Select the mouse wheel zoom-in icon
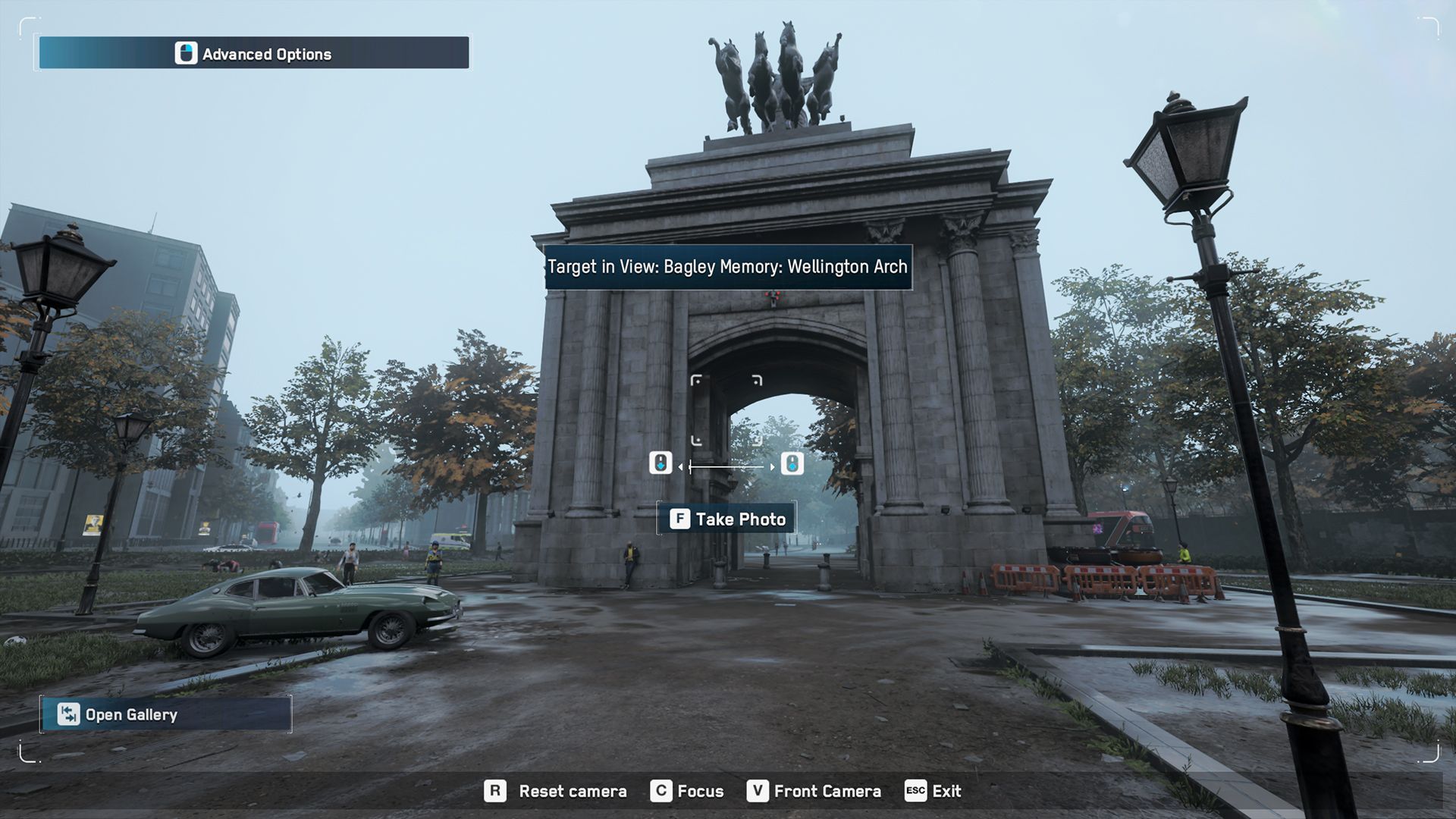 (x=792, y=463)
